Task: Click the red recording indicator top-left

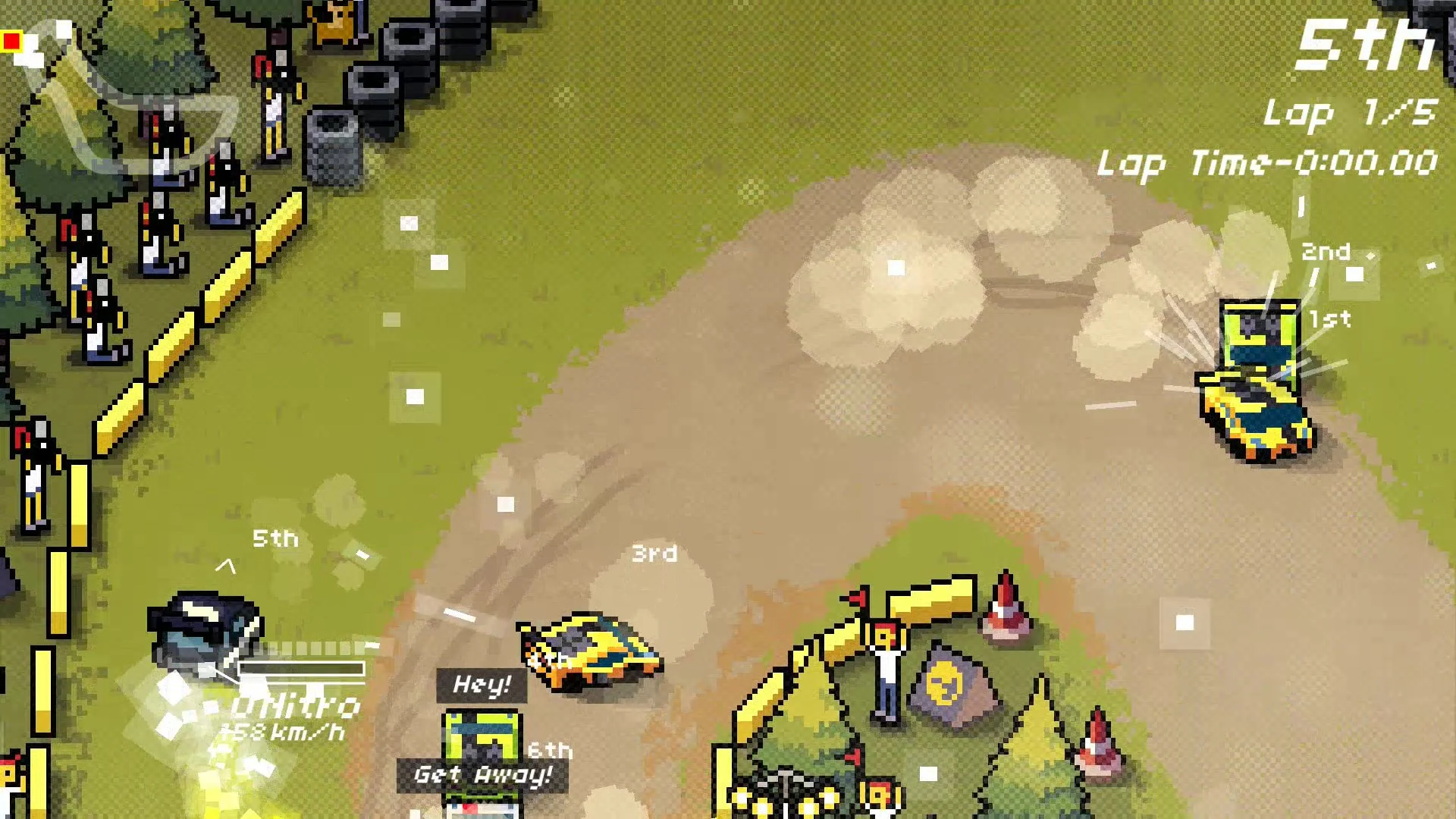Action: coord(13,42)
